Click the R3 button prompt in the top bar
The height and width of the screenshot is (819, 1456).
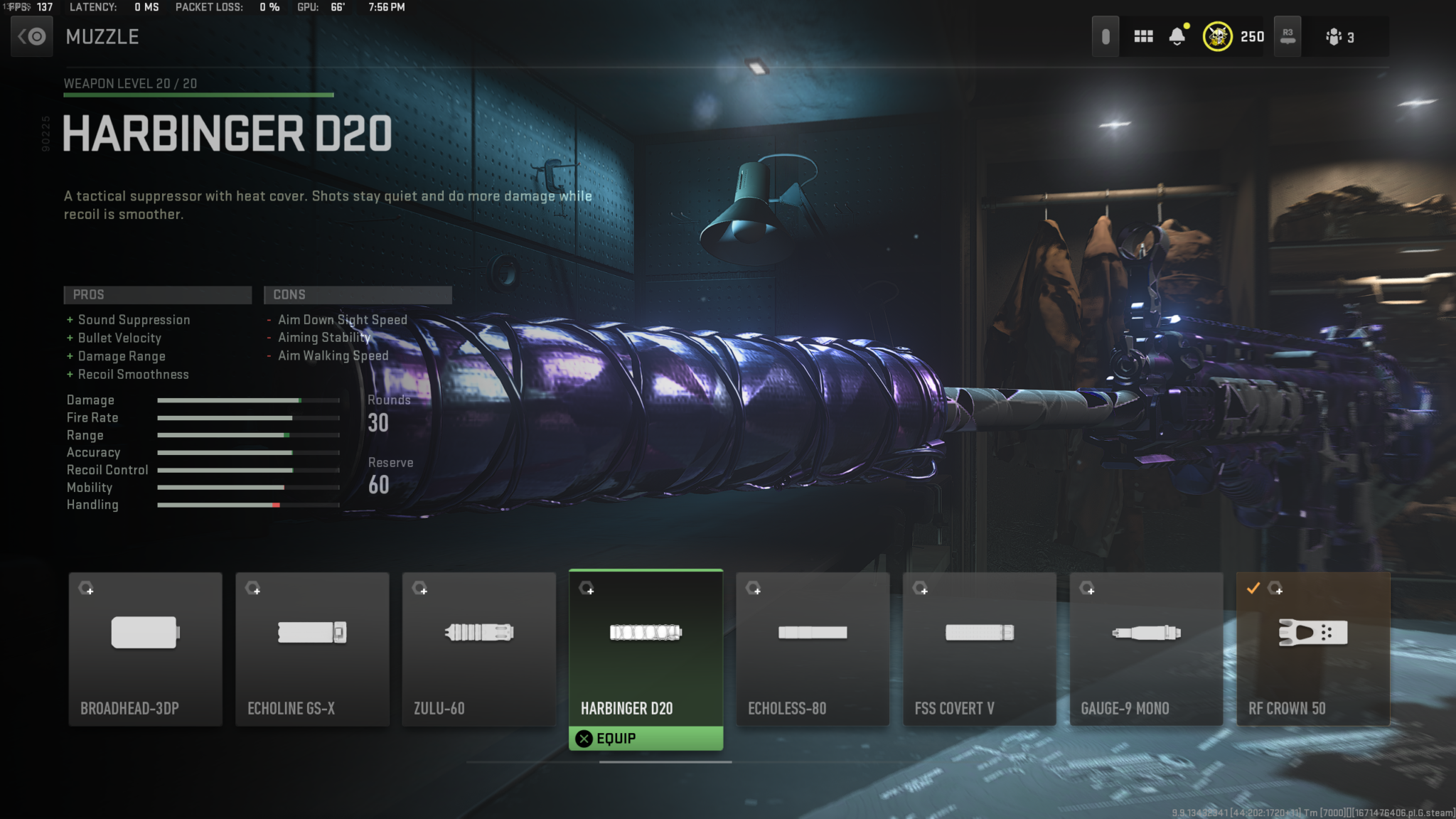[1287, 36]
